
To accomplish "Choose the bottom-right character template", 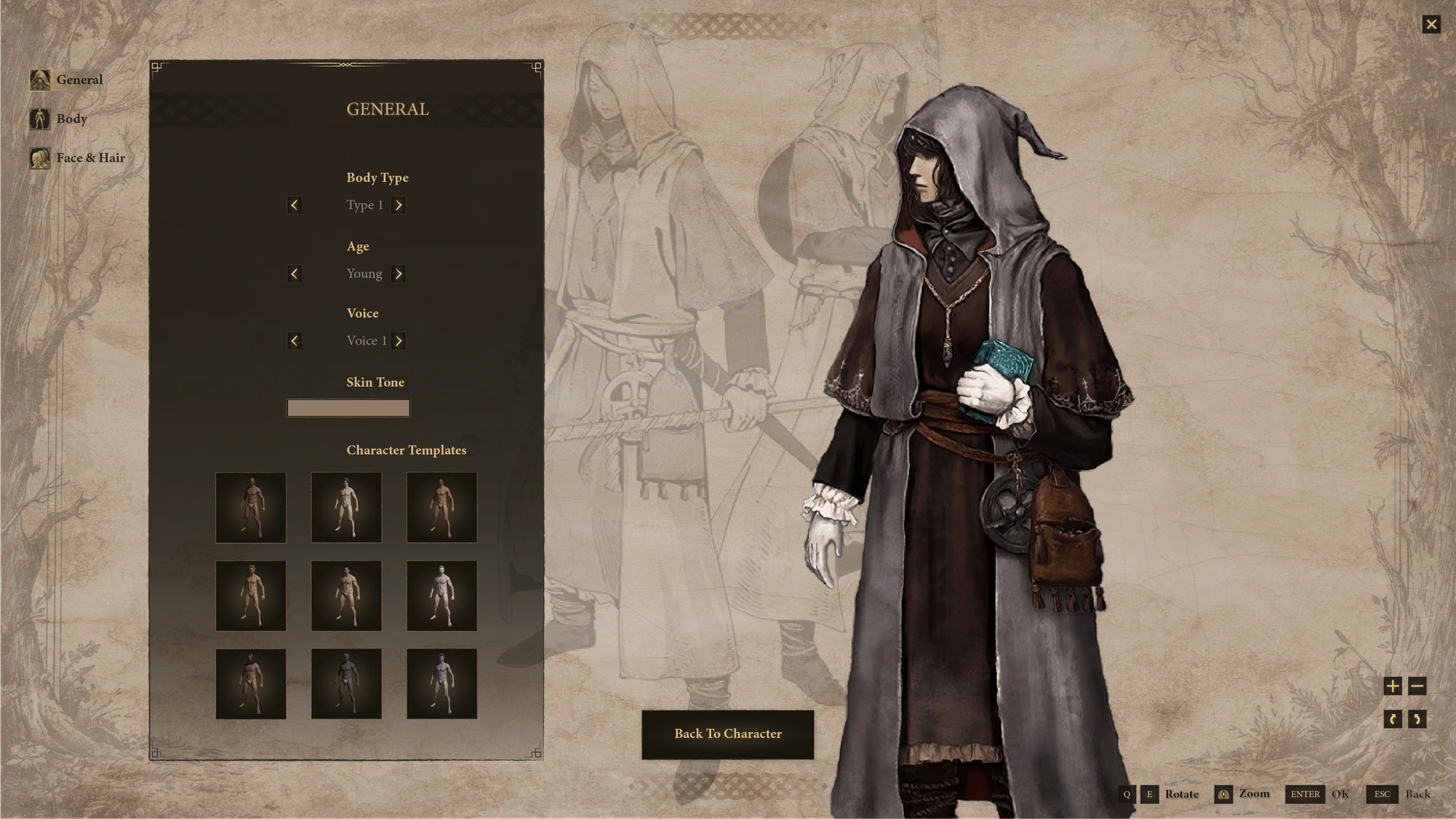I will coord(441,684).
